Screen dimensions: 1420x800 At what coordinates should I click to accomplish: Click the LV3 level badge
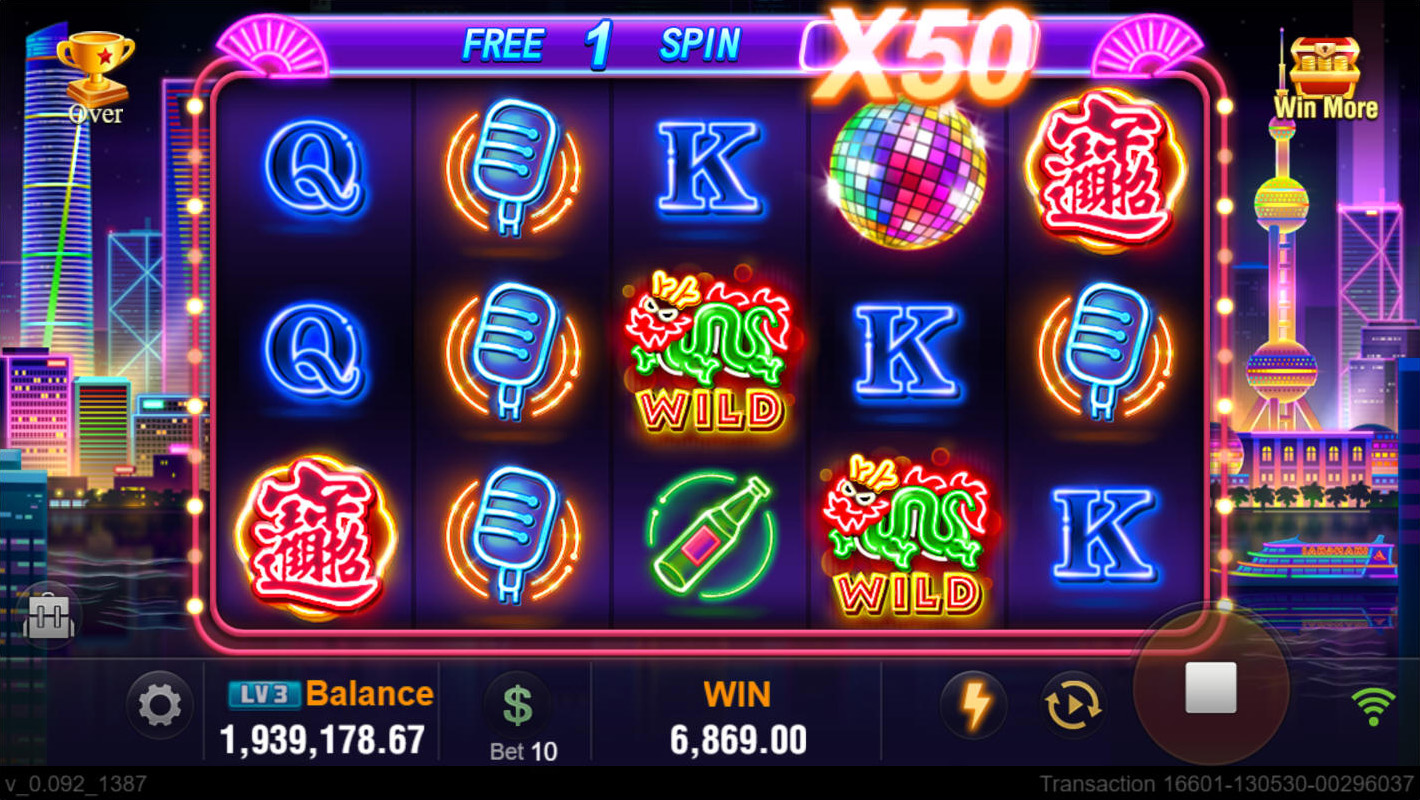pyautogui.click(x=266, y=692)
